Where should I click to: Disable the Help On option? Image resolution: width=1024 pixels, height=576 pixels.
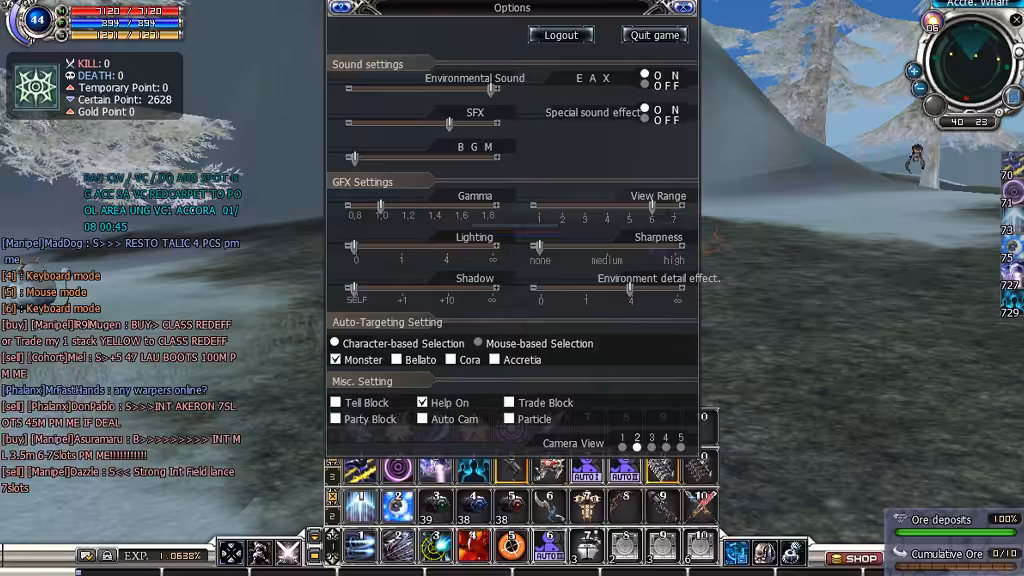pos(422,402)
